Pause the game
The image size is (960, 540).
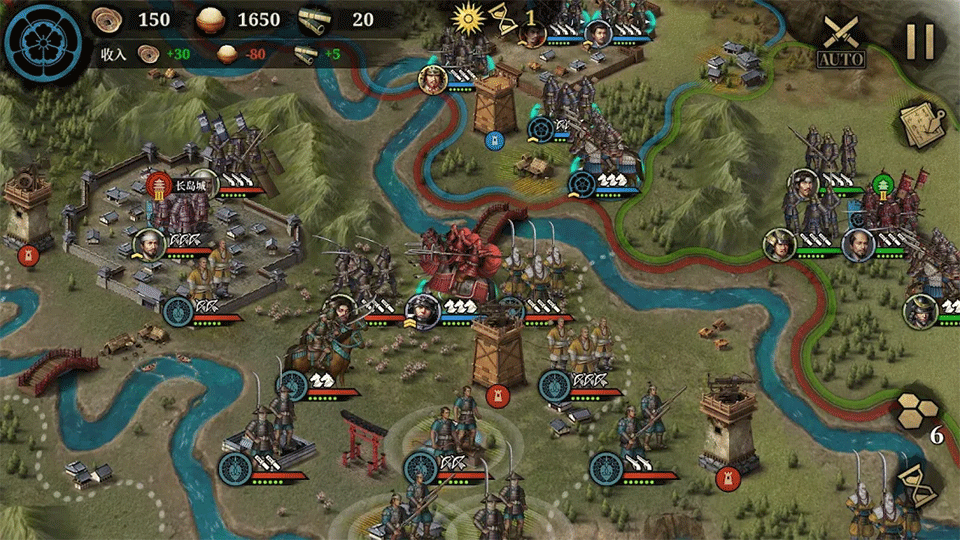click(x=919, y=41)
